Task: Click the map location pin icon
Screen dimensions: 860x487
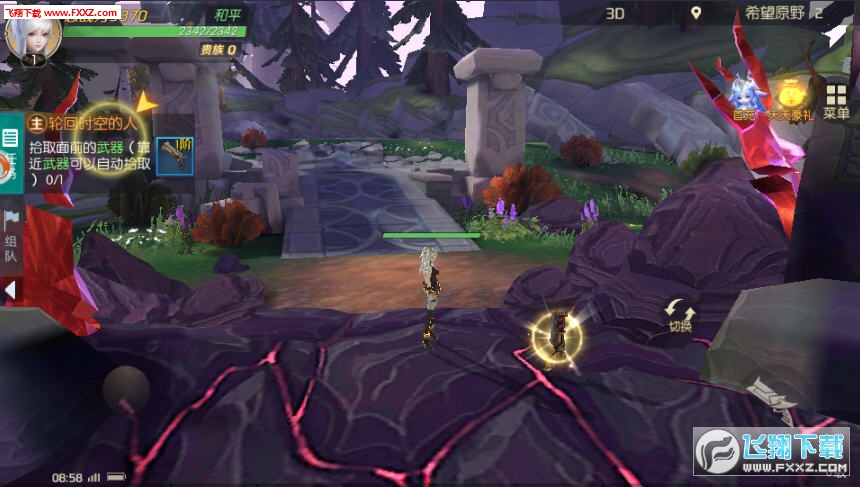Action: click(697, 13)
